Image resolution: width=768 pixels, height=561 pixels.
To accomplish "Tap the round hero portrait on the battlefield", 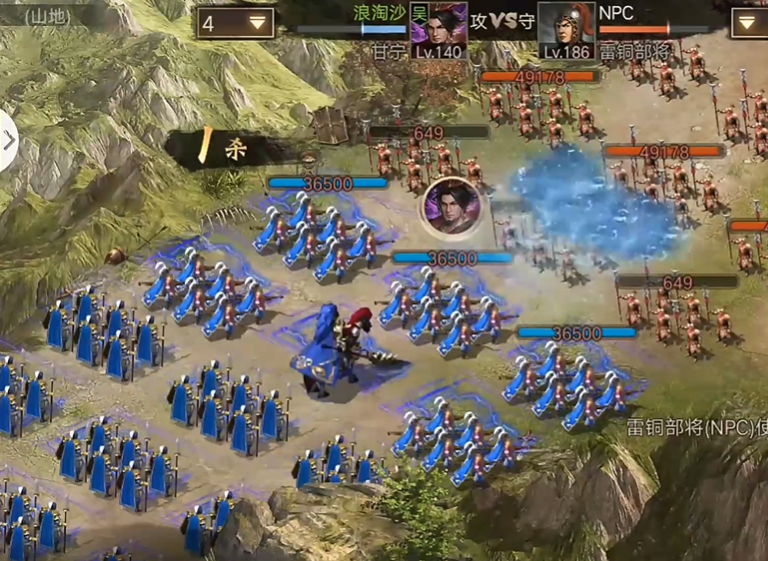I will click(452, 206).
